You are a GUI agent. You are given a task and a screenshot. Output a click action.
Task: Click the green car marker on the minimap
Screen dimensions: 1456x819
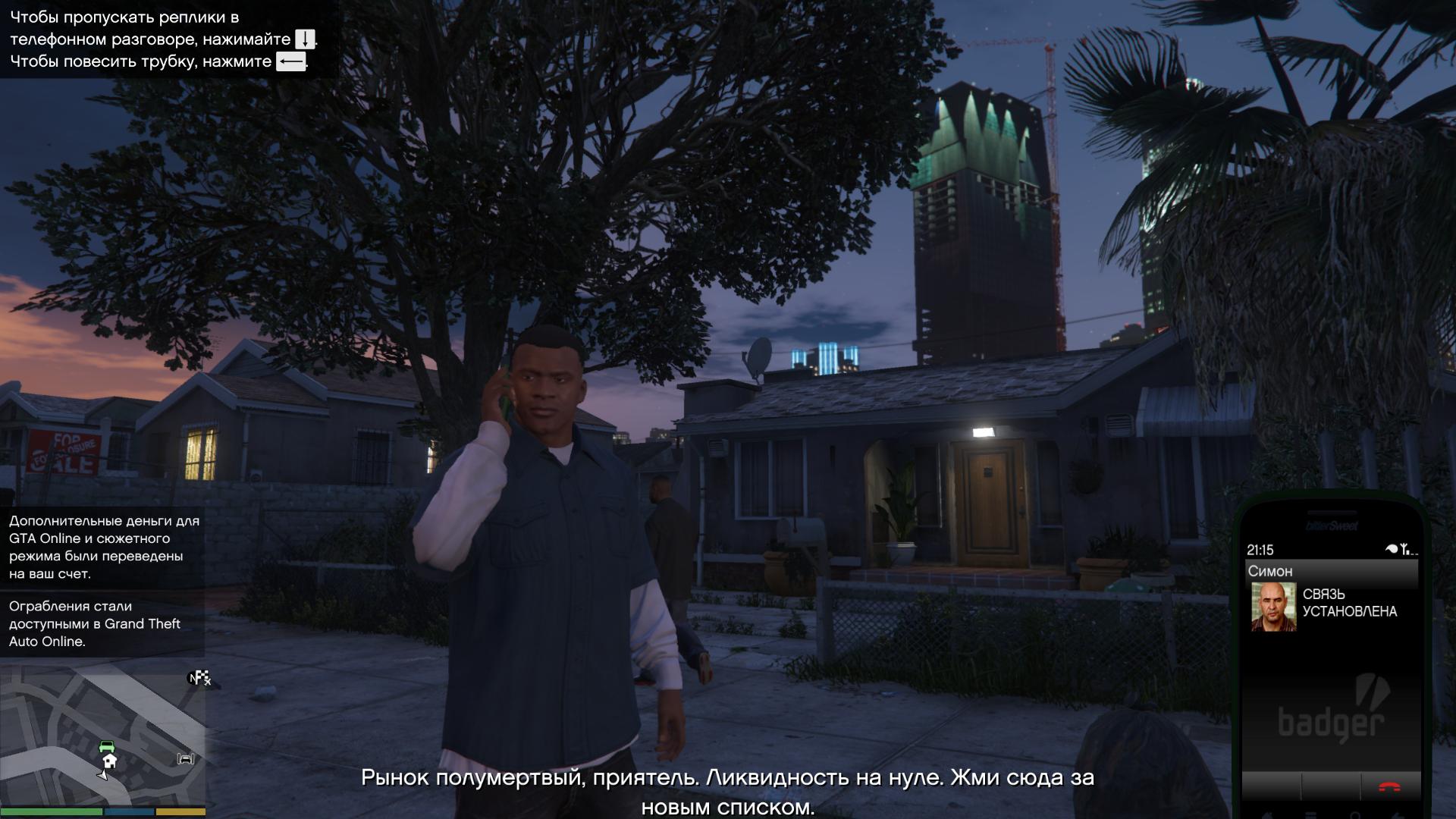107,746
